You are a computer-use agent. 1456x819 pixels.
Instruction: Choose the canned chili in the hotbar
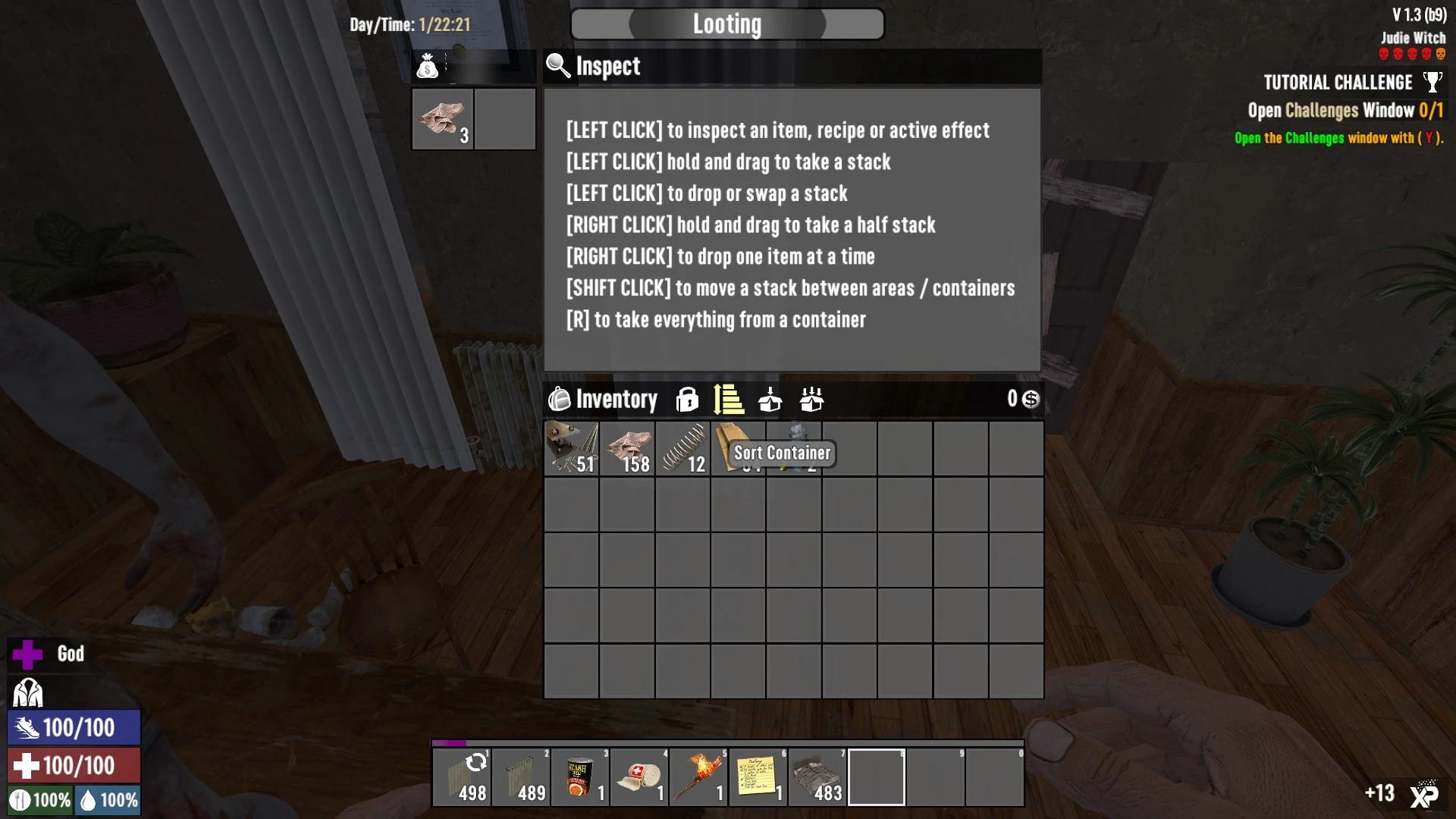click(x=580, y=777)
